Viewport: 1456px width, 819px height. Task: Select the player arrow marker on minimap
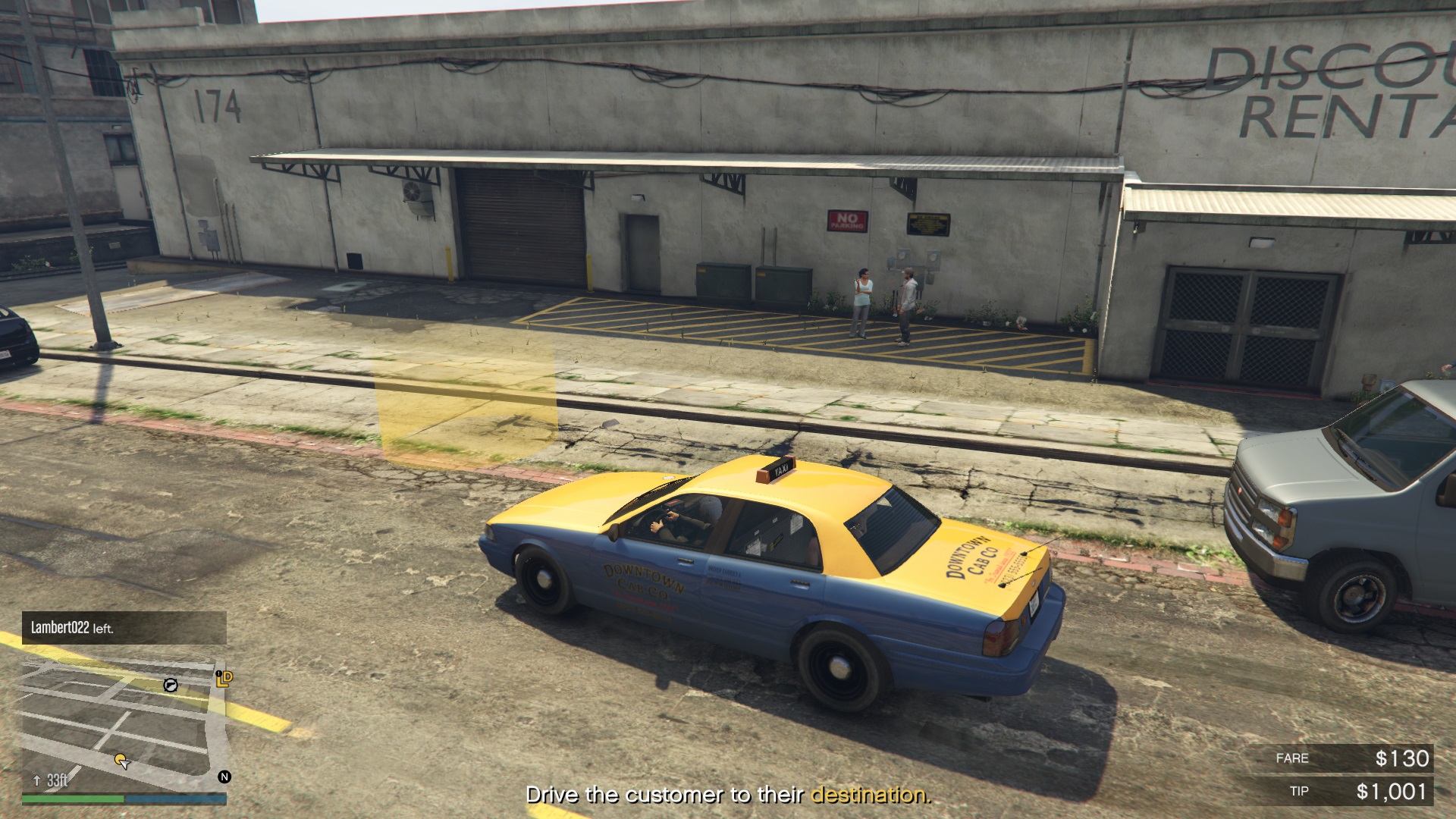coord(125,764)
